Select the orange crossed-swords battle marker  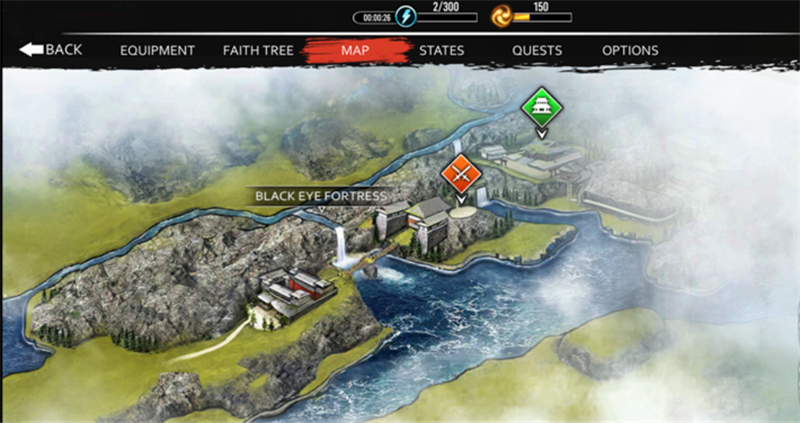(461, 174)
